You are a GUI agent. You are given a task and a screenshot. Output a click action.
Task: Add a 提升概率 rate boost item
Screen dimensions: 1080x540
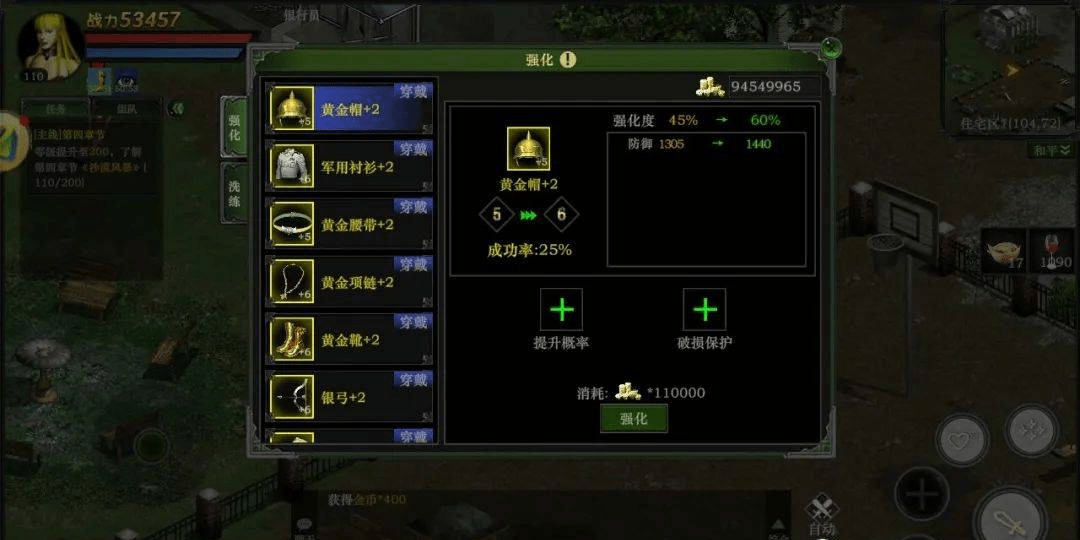[x=561, y=310]
